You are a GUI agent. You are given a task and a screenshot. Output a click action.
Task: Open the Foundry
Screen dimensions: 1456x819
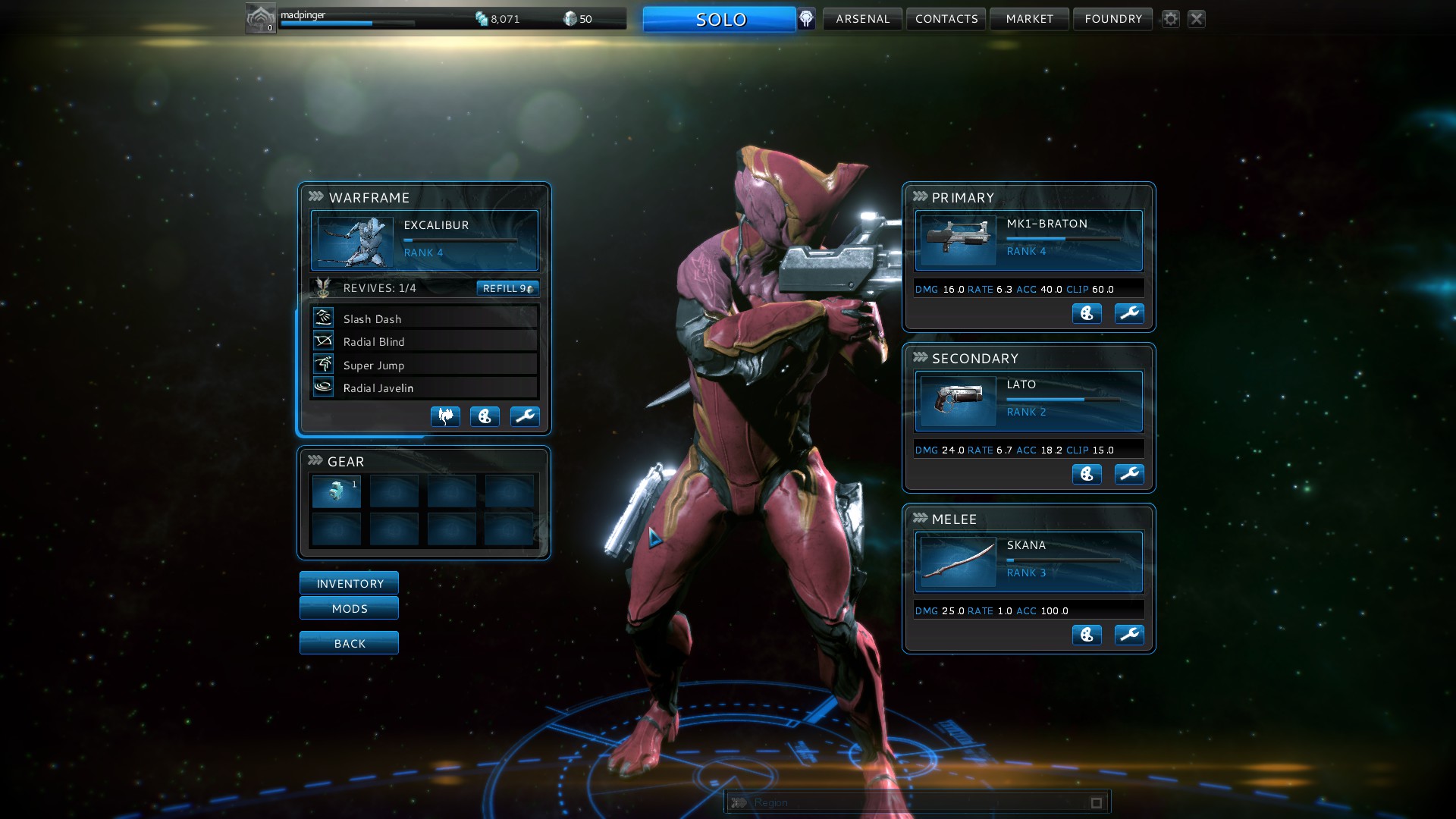tap(1112, 19)
